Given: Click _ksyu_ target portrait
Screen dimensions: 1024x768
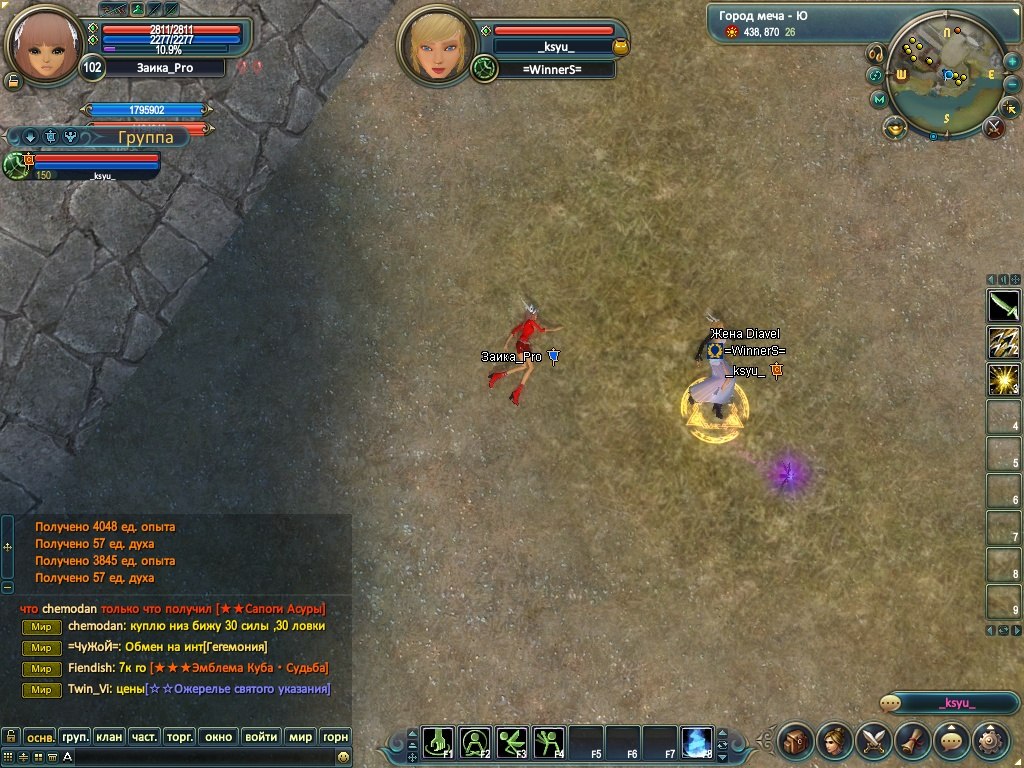Looking at the screenshot, I should click(x=435, y=44).
